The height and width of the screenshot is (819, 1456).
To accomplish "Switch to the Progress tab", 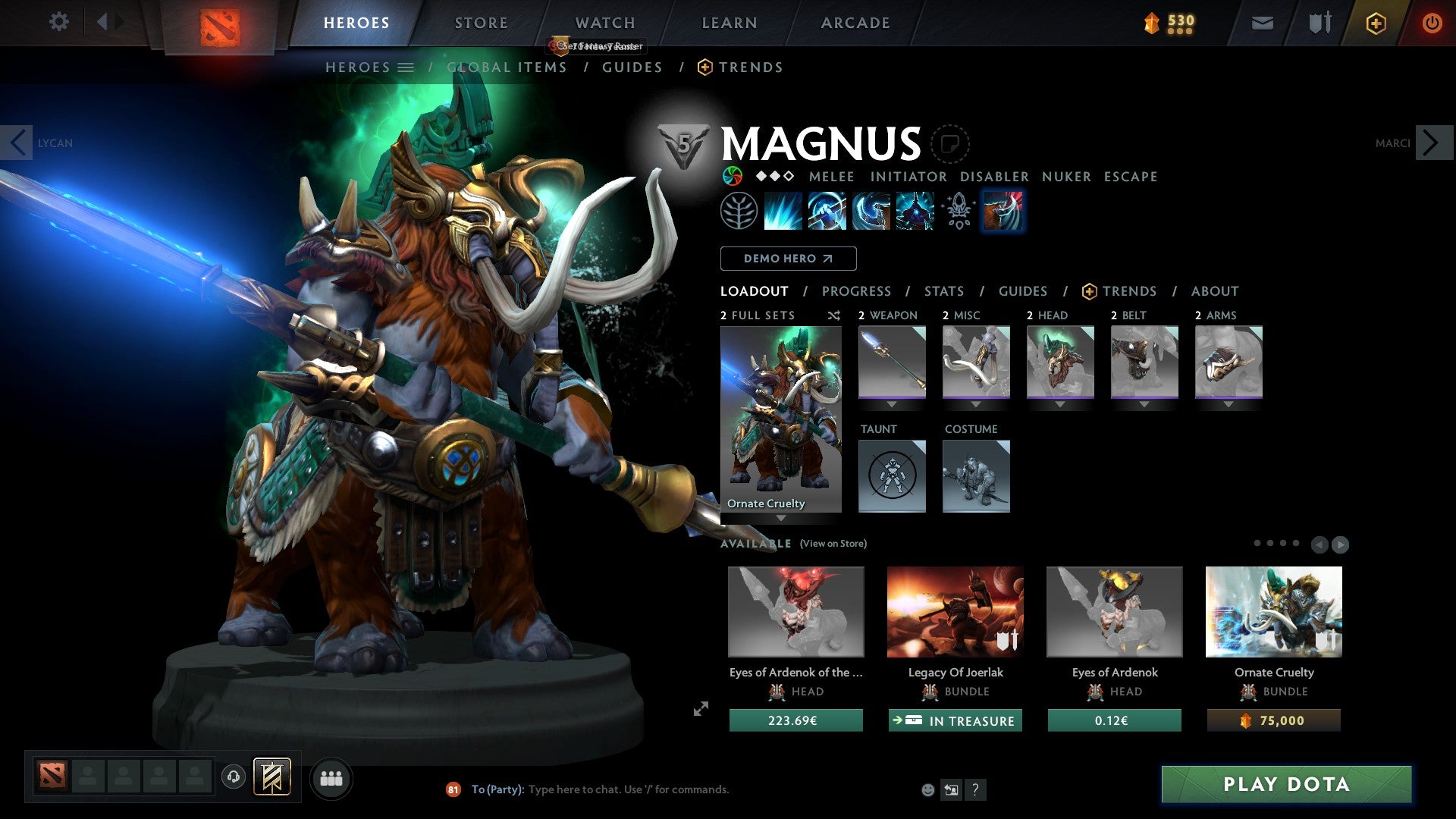I will (857, 291).
